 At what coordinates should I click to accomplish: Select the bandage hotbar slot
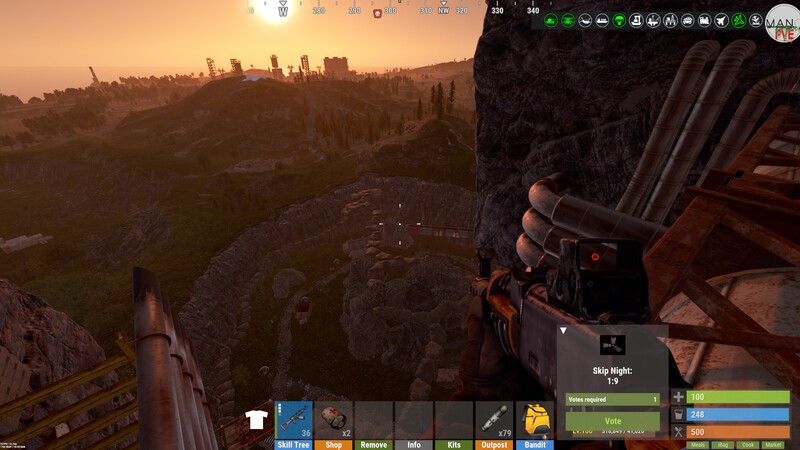[334, 420]
